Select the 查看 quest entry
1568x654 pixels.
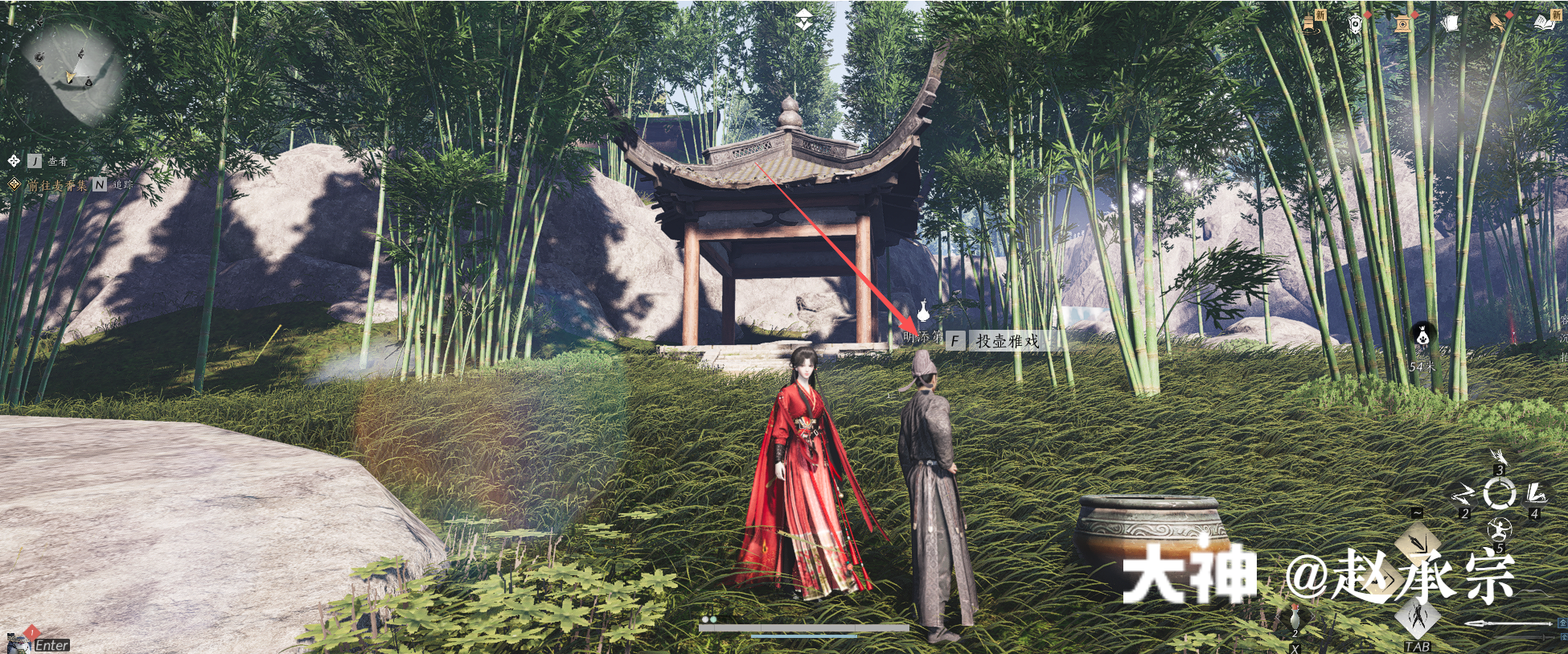coord(58,162)
